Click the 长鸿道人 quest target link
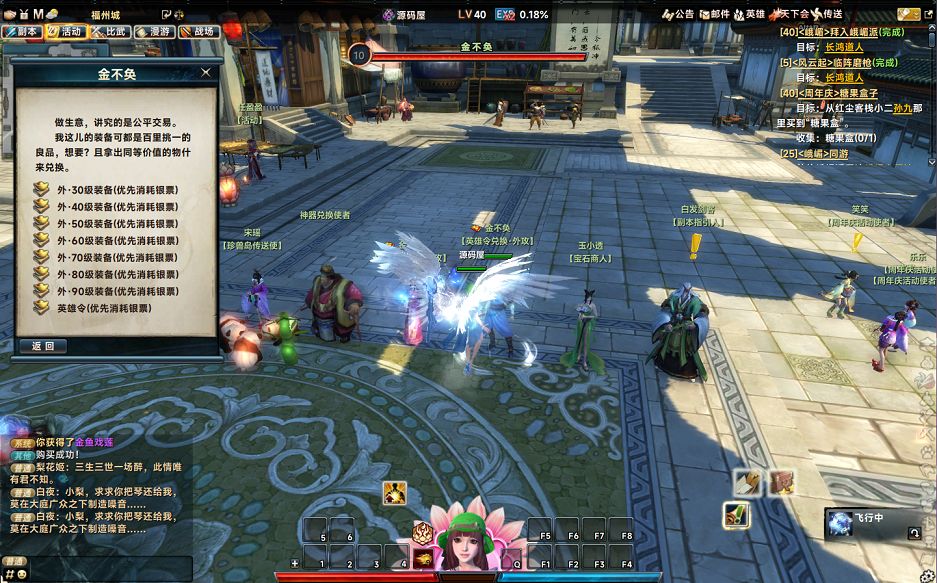 pos(843,47)
